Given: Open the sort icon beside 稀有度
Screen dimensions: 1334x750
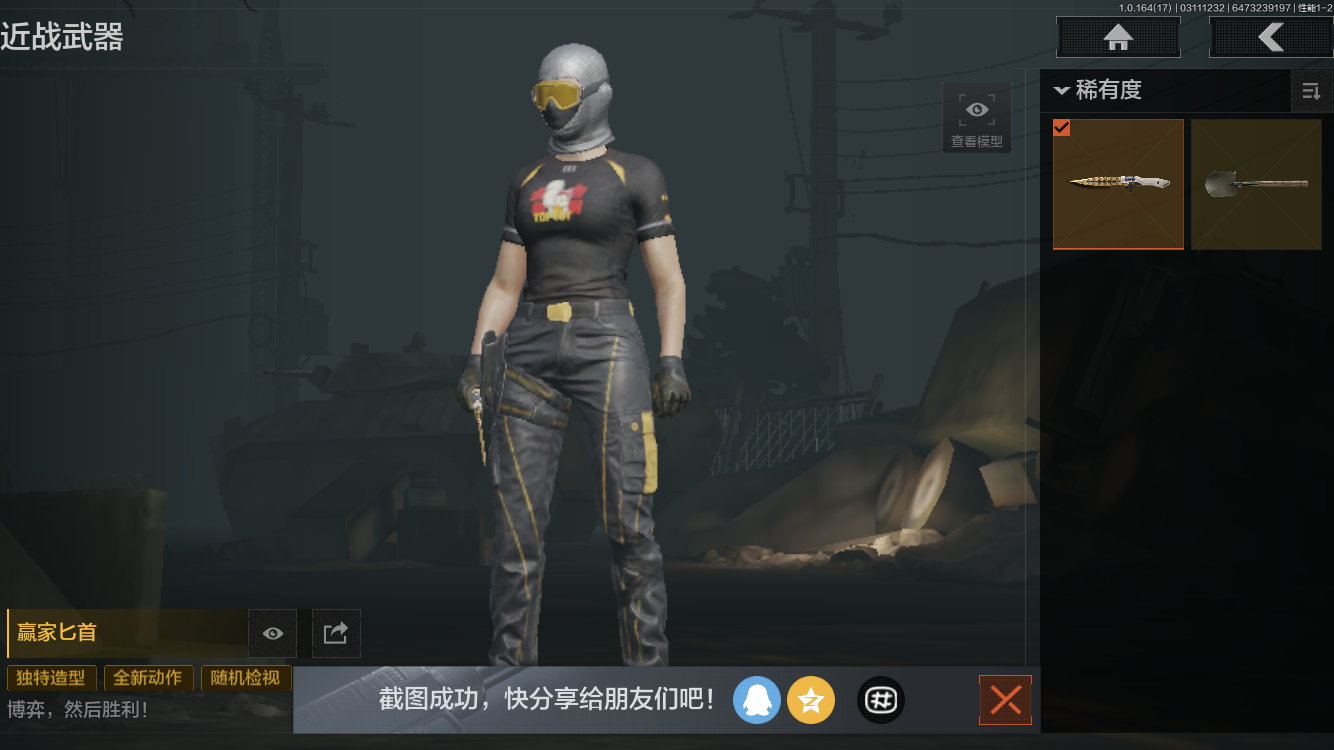Looking at the screenshot, I should pos(1311,91).
